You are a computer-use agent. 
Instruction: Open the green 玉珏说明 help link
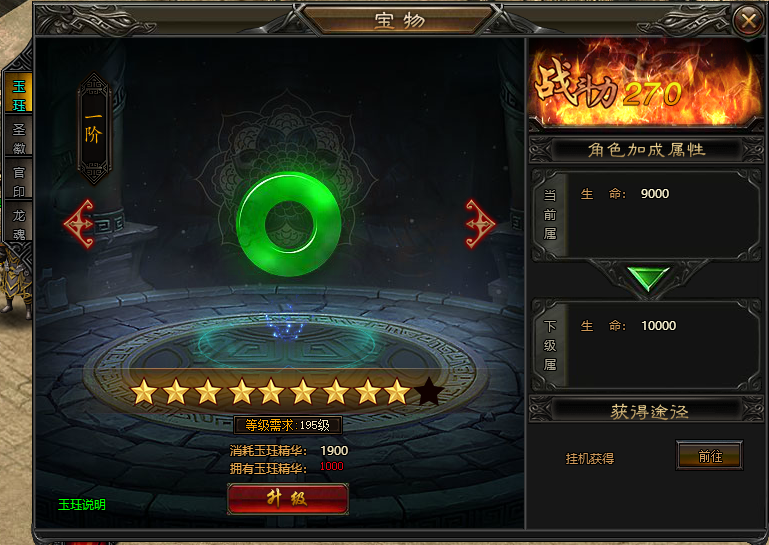pyautogui.click(x=82, y=504)
